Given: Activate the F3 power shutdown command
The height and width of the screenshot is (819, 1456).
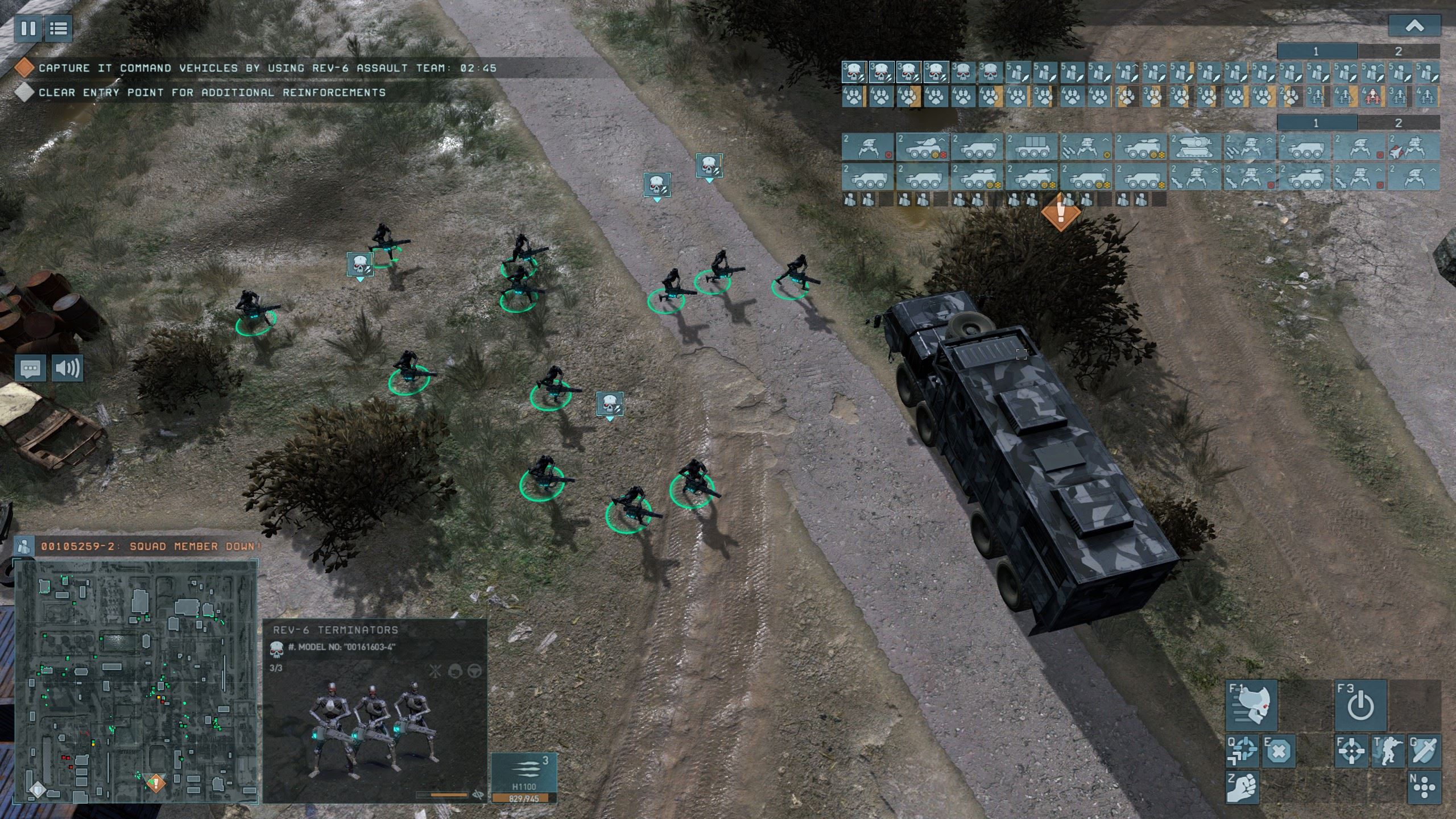Looking at the screenshot, I should coord(1360,705).
